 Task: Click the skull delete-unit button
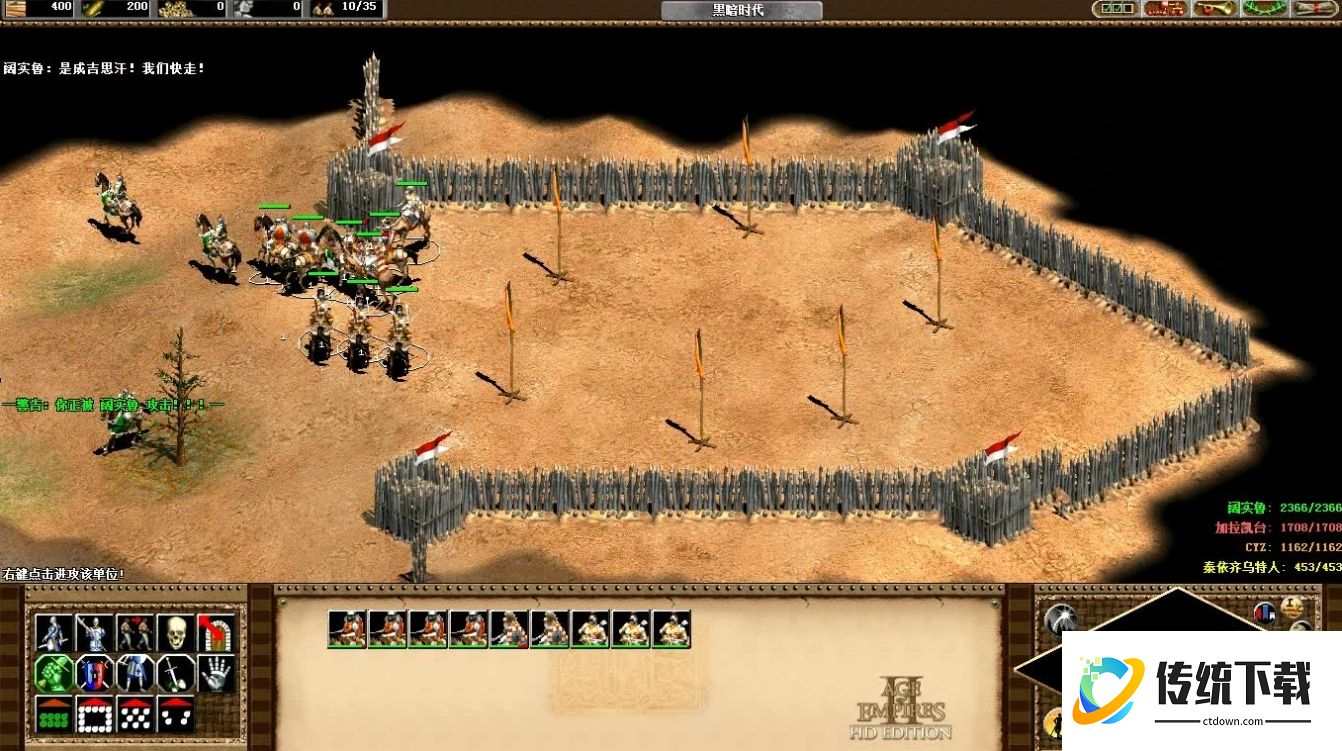(x=176, y=633)
